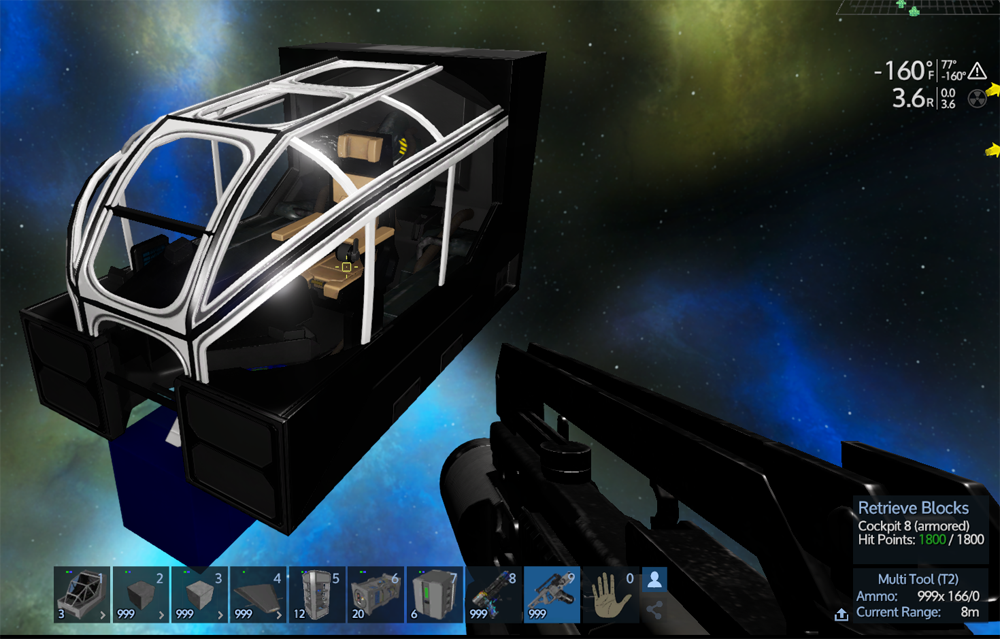Click the temperature warning triangle icon
The height and width of the screenshot is (639, 1000).
click(977, 71)
